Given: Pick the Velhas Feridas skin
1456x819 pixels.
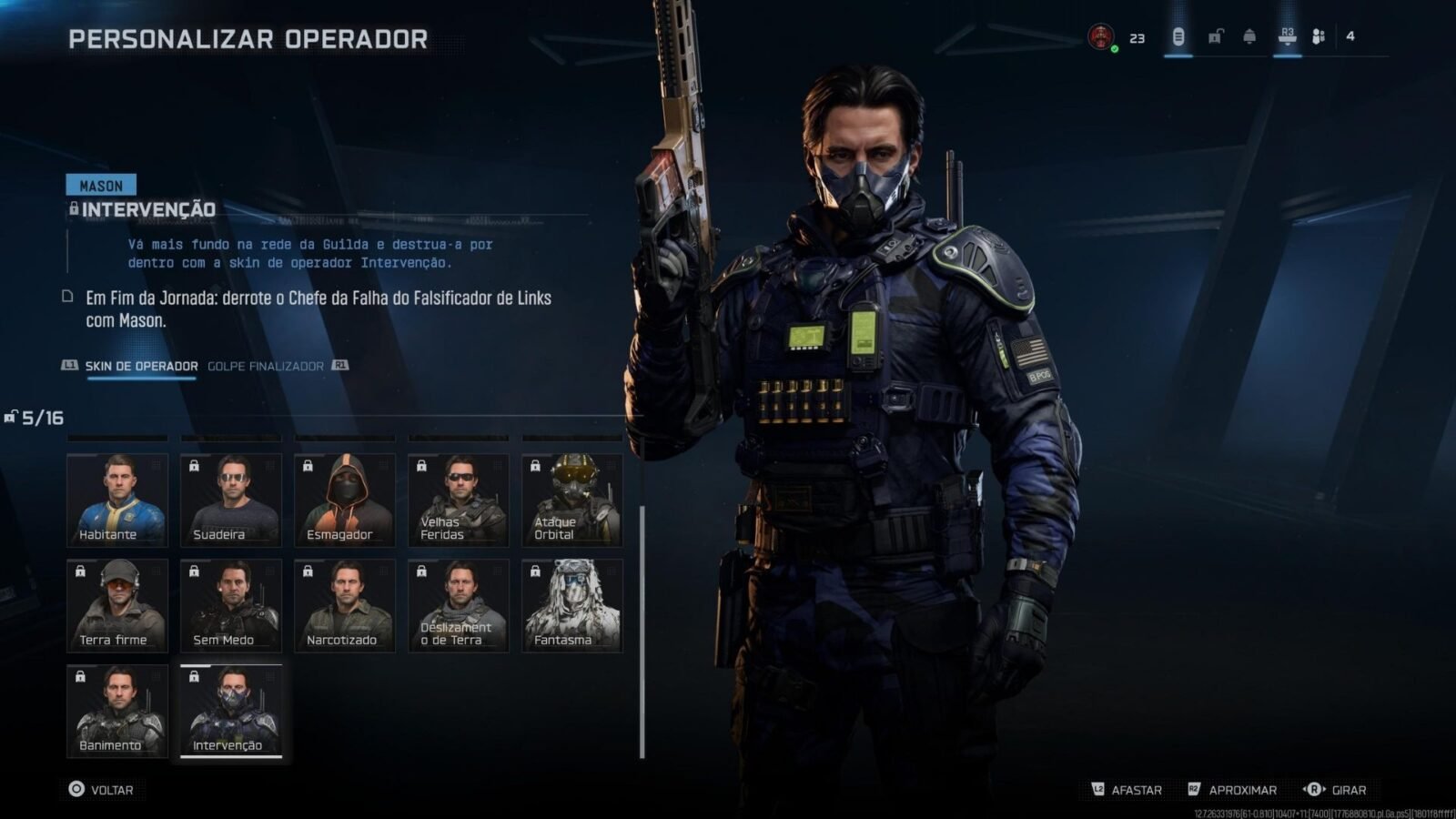Looking at the screenshot, I should coord(459,499).
